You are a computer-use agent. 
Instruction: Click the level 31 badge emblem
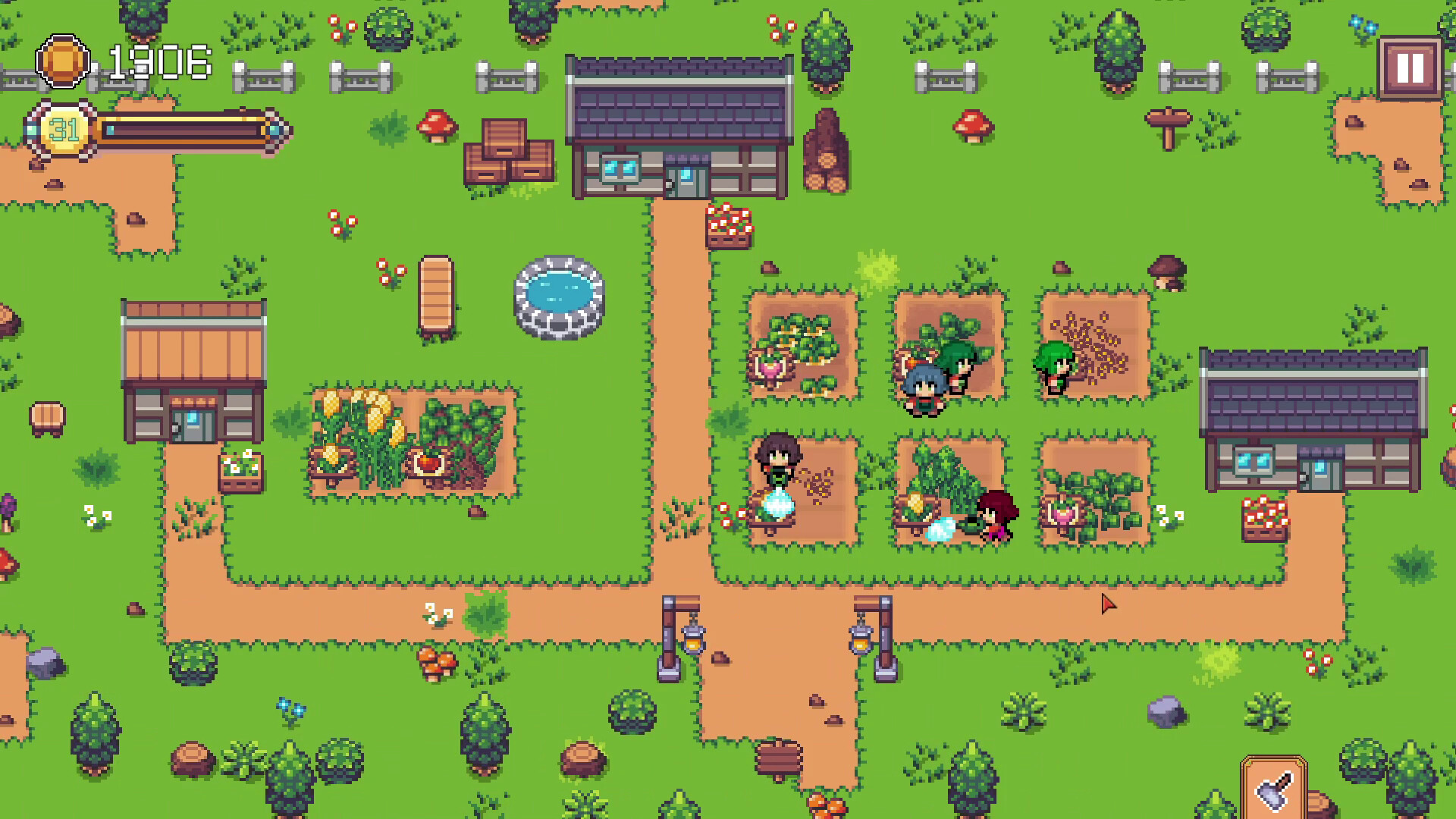pos(64,129)
